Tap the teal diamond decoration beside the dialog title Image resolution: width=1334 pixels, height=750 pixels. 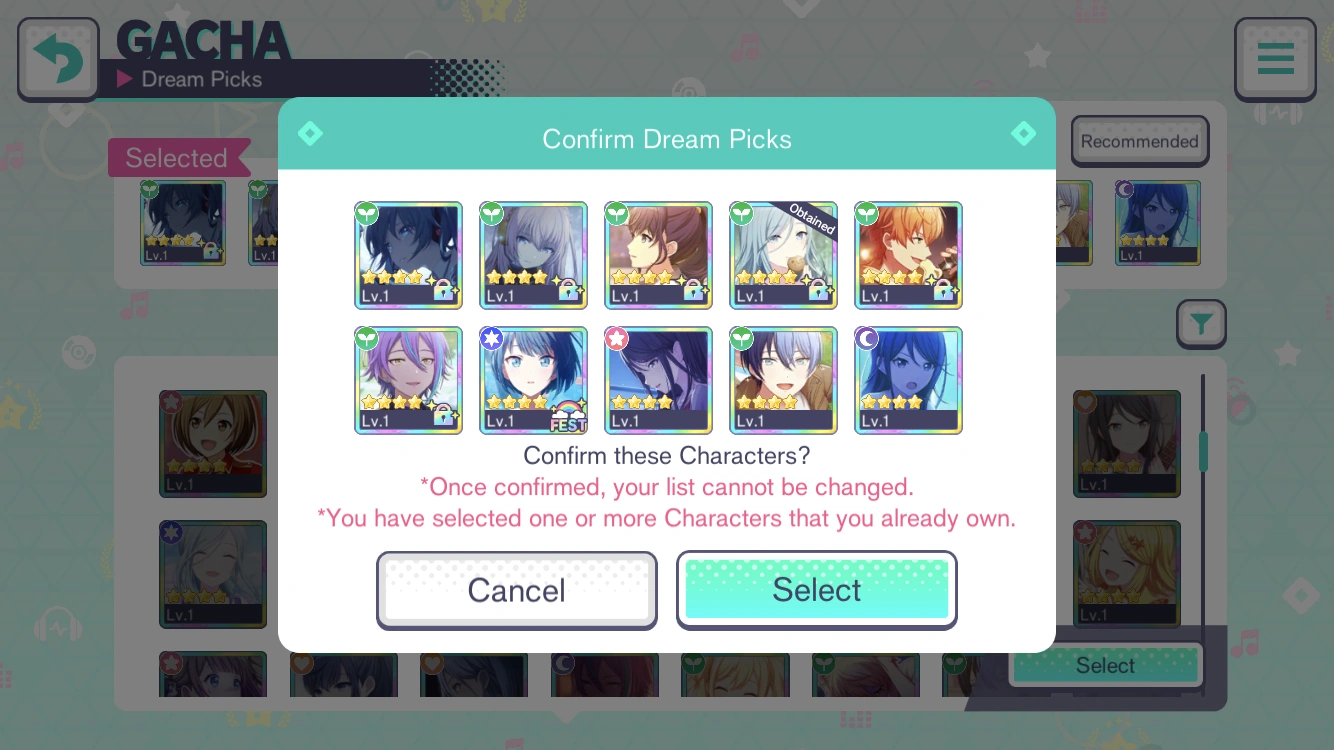(310, 133)
